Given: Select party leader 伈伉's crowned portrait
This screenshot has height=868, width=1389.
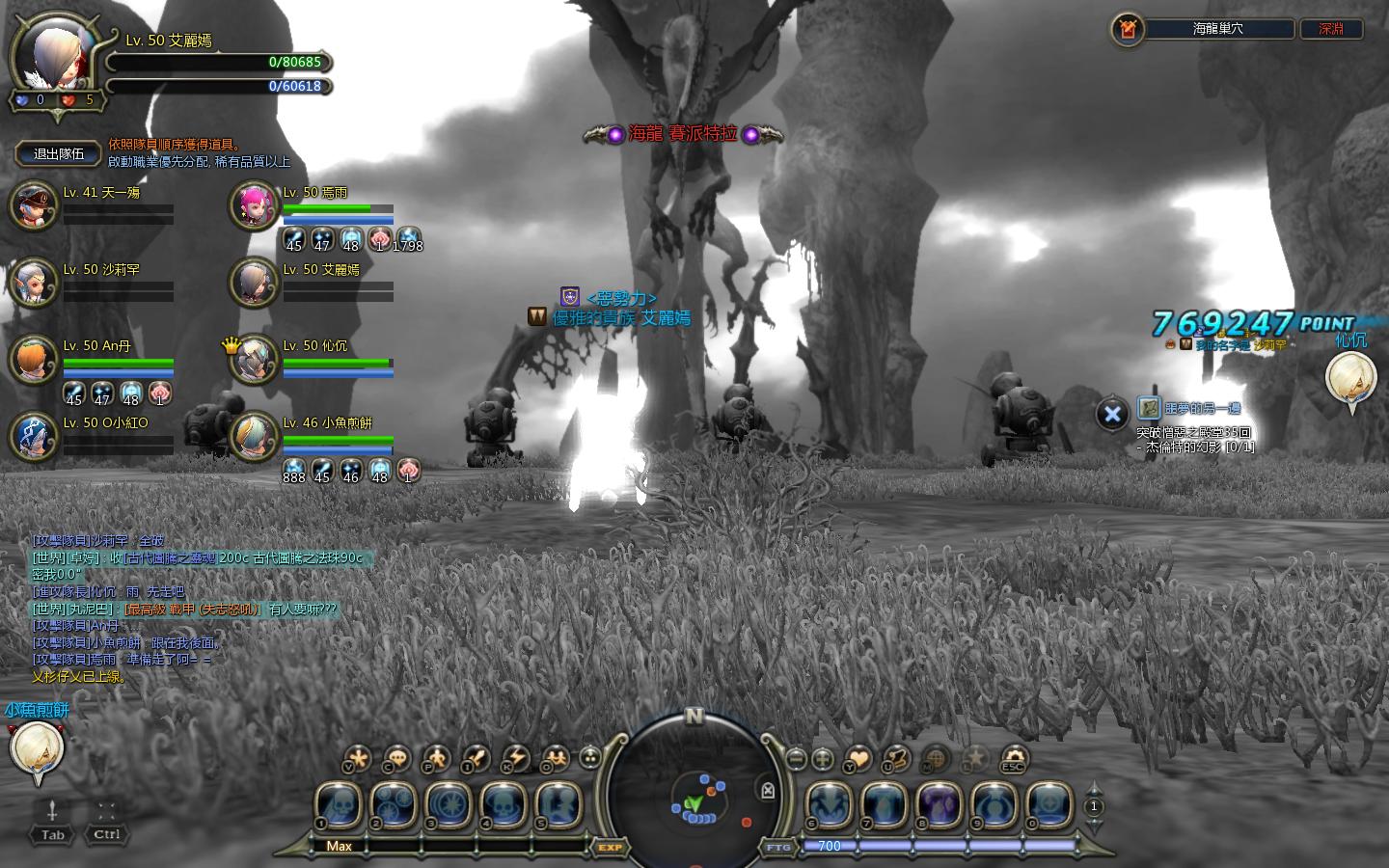Looking at the screenshot, I should tap(255, 359).
